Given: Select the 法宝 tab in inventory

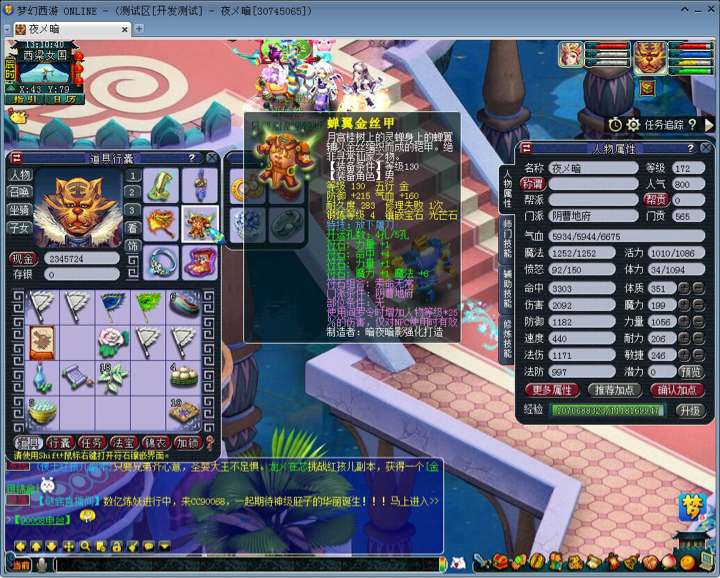Looking at the screenshot, I should 123,442.
